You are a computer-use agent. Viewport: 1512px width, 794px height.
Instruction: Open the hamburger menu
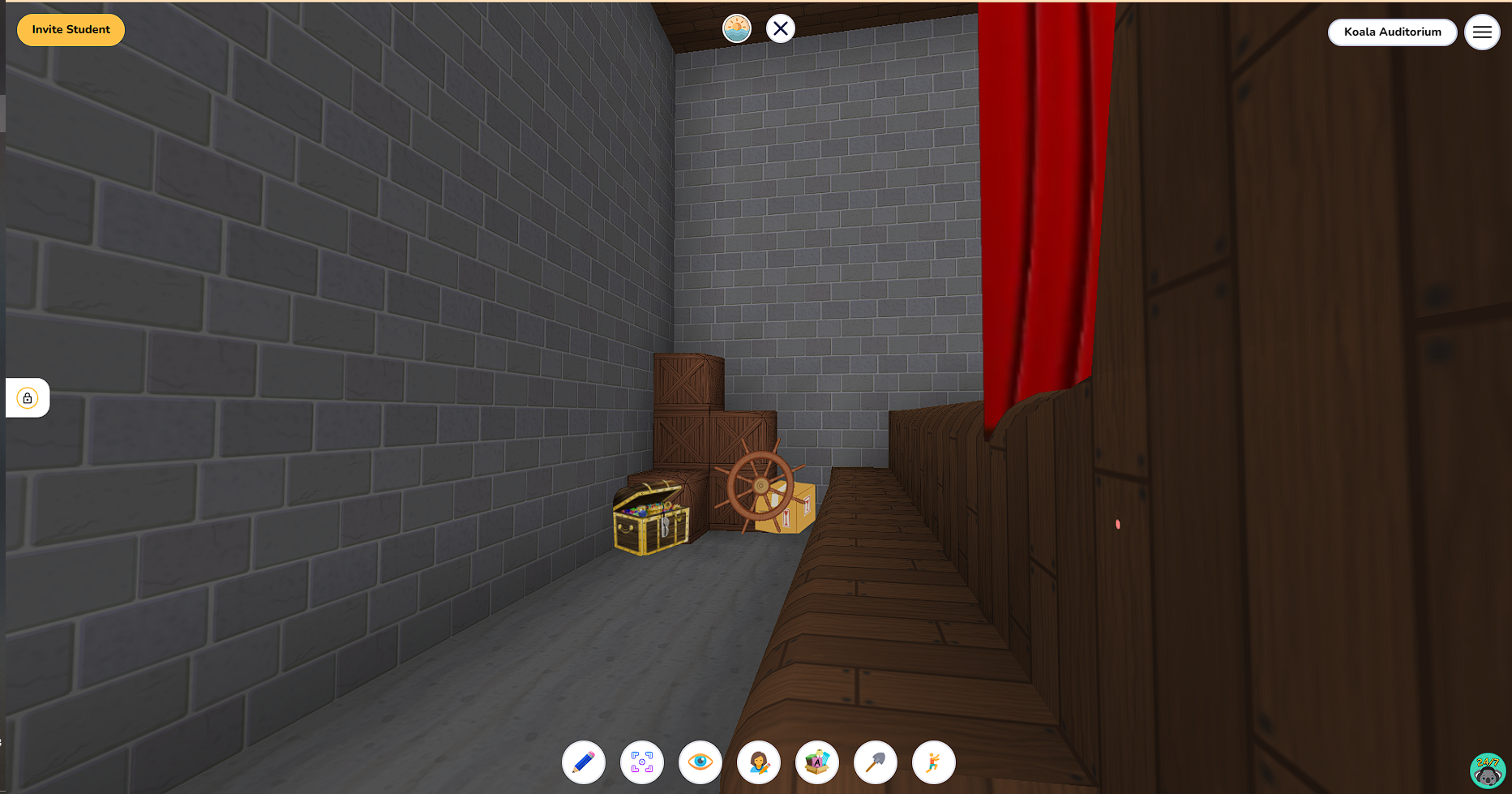[1482, 32]
